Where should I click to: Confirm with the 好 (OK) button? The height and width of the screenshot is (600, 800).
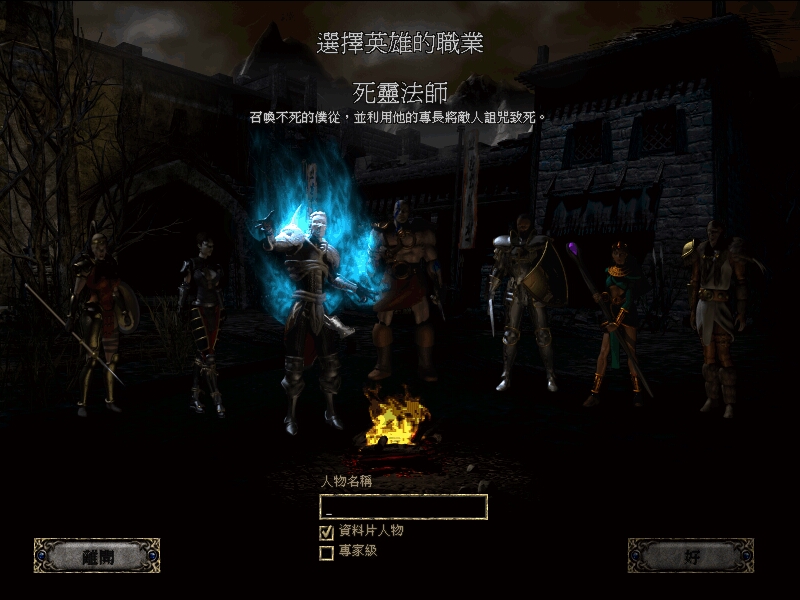(690, 556)
